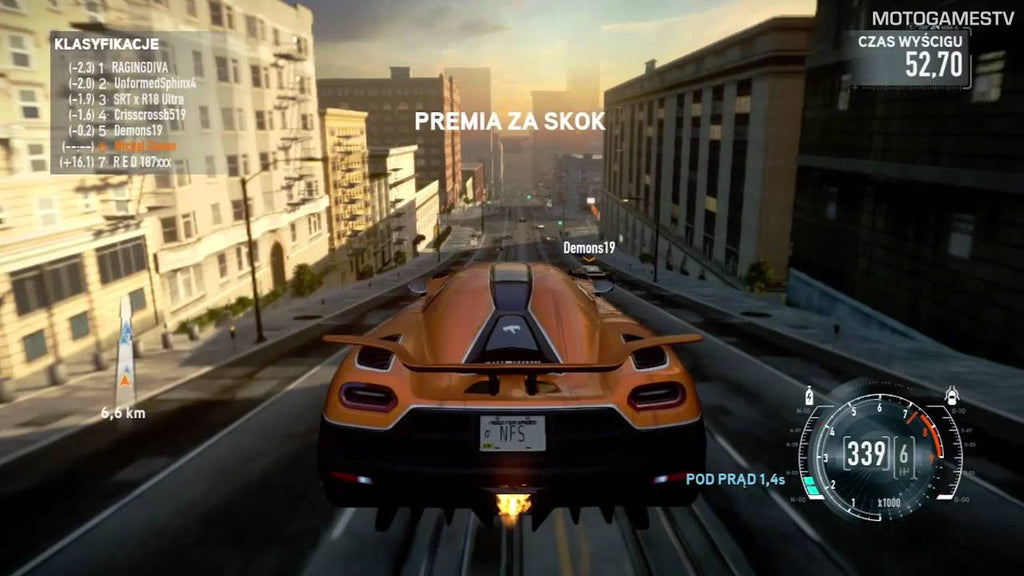Select RAGINGDIVA in the standings list
The image size is (1024, 576).
(140, 67)
